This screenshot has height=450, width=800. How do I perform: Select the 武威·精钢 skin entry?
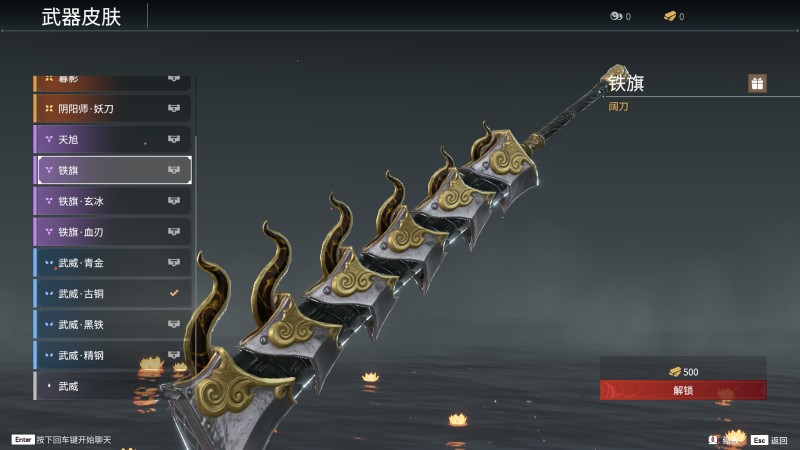pos(112,355)
